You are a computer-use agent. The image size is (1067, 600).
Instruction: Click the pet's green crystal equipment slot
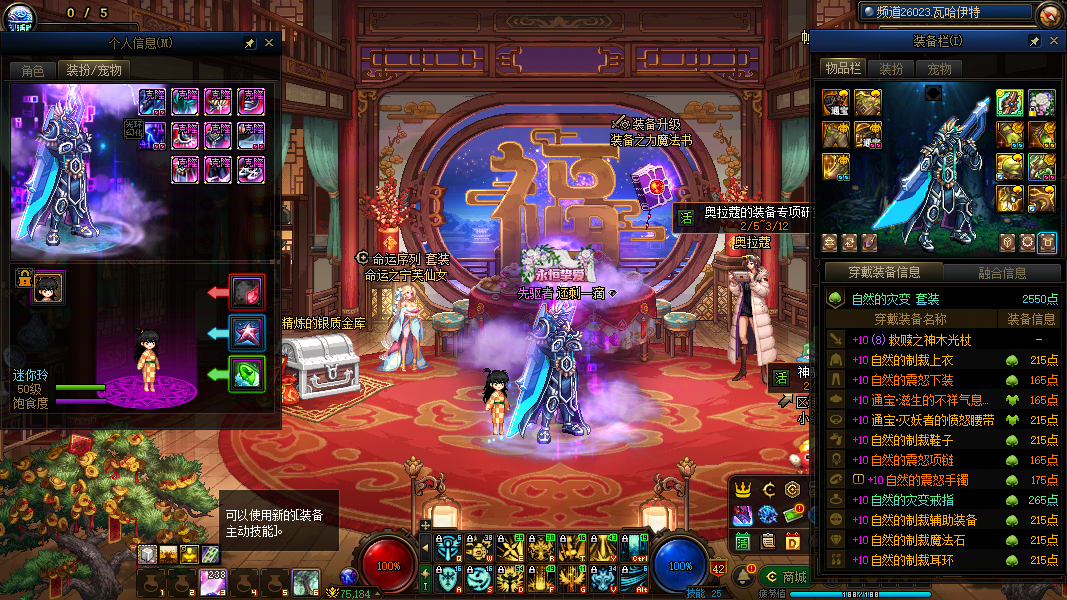point(246,374)
